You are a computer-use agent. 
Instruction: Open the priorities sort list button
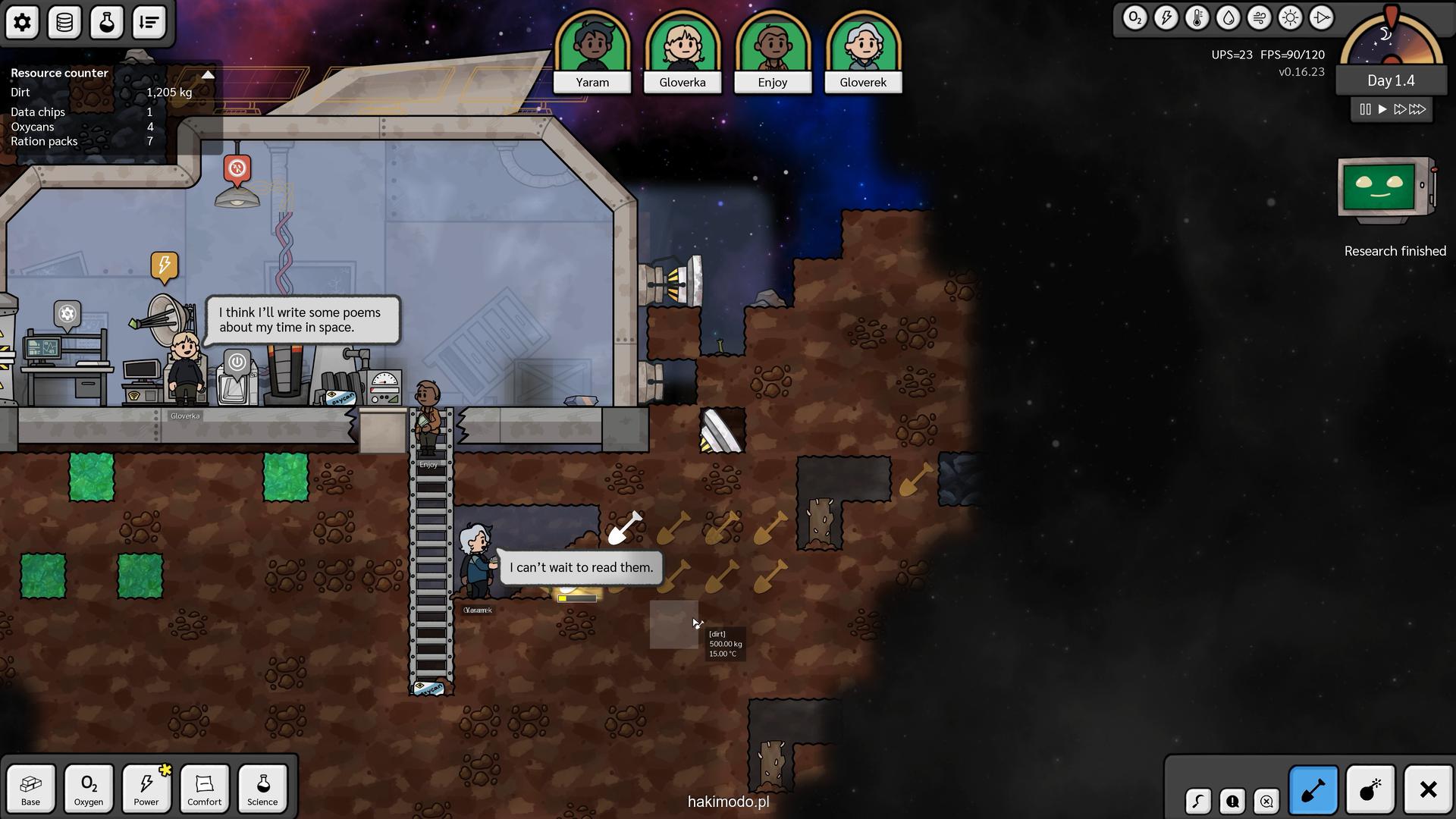pyautogui.click(x=149, y=23)
